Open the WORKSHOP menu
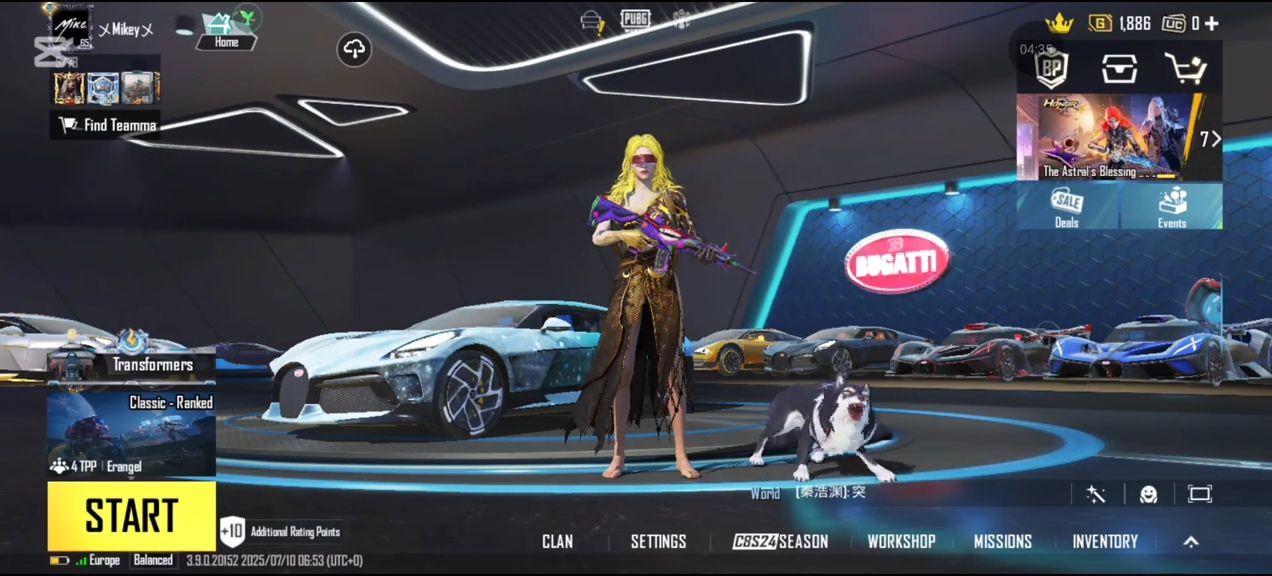The height and width of the screenshot is (576, 1272). [x=901, y=542]
